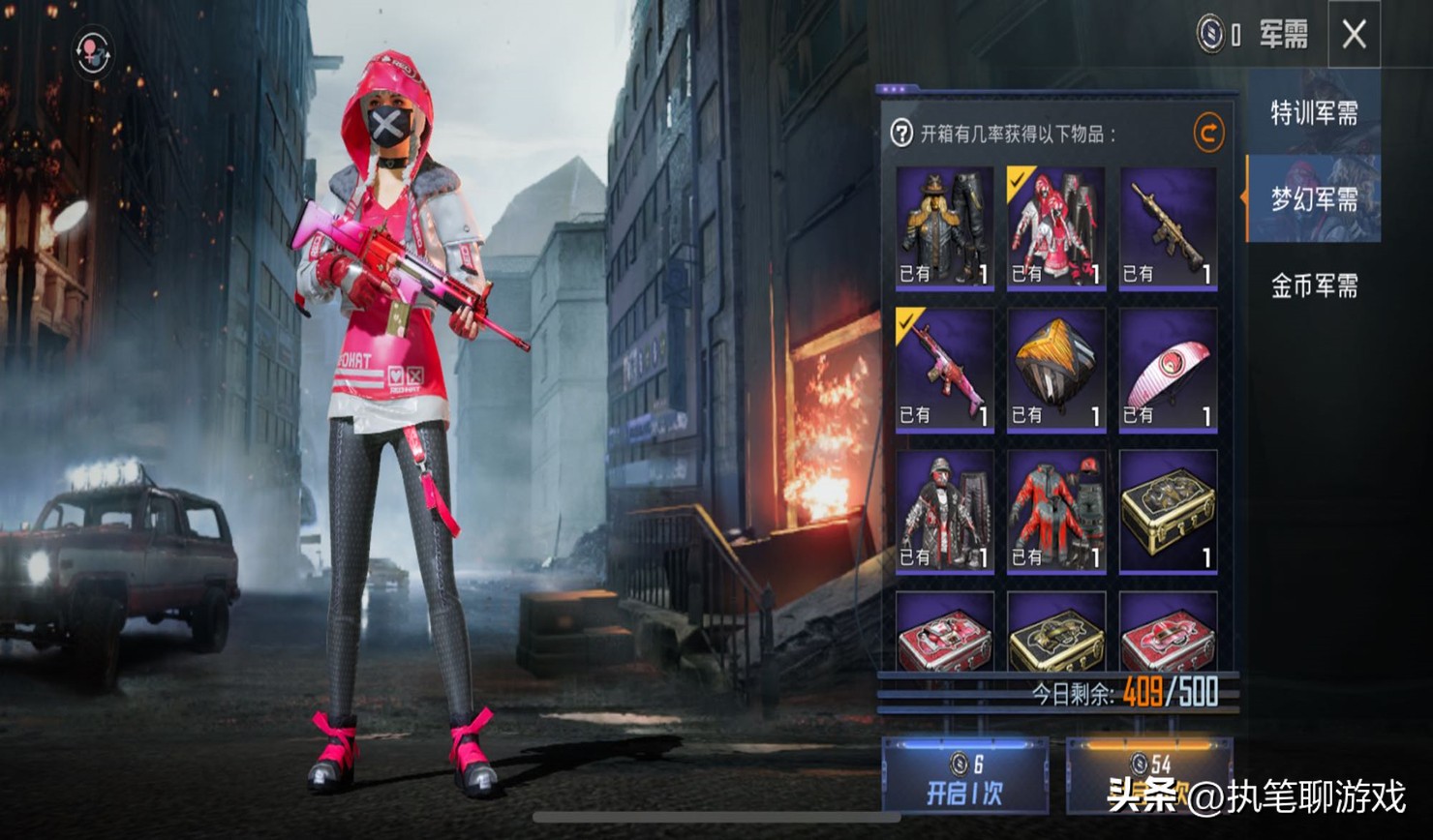Select the gold backpack reward

point(1055,370)
